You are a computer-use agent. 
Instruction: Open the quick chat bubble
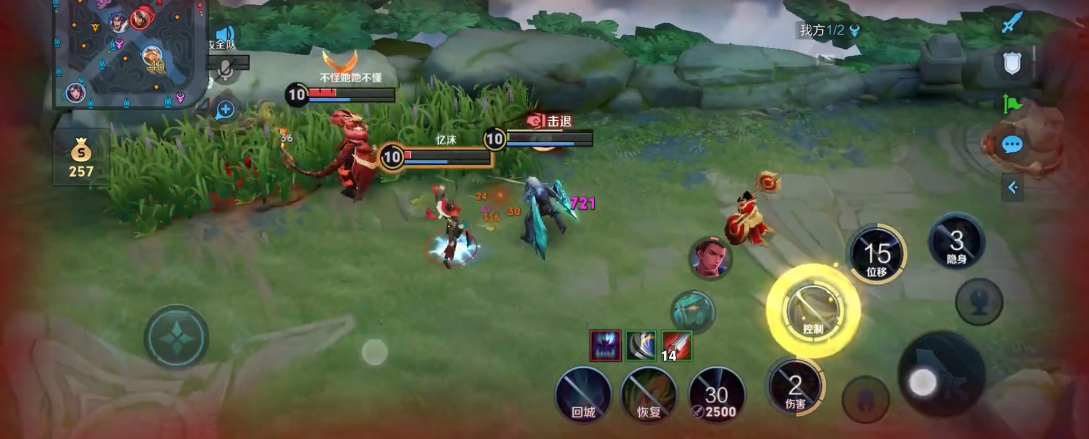coord(1012,145)
